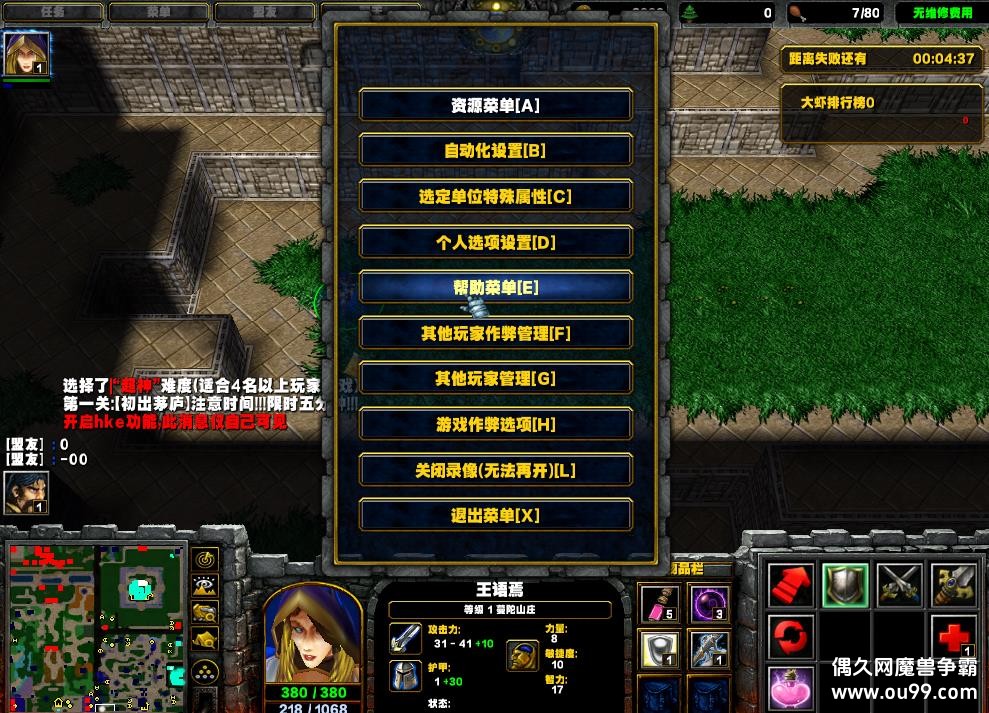Open 个人选项设置[D] personal options

[x=495, y=243]
